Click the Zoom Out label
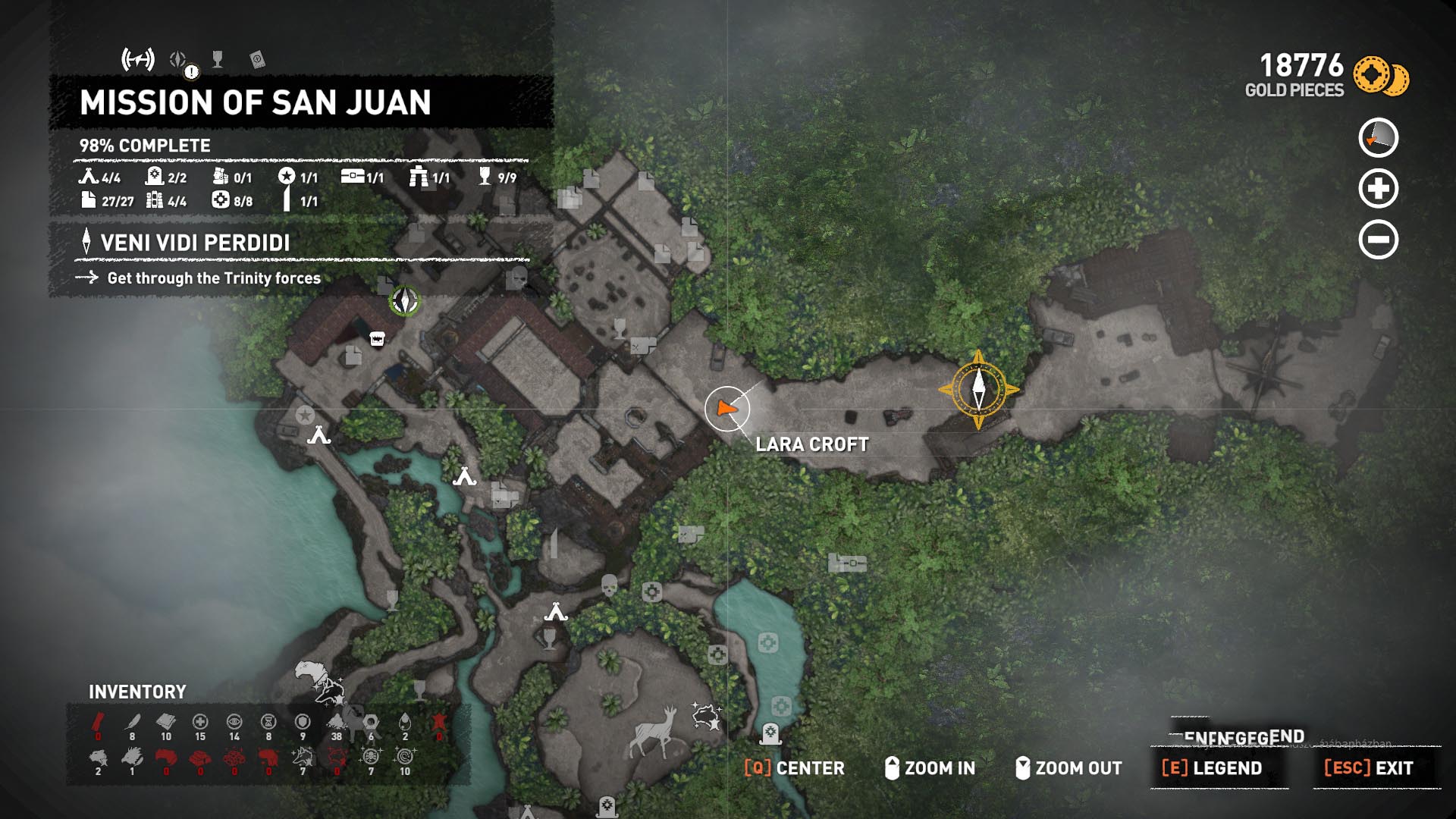Image resolution: width=1456 pixels, height=819 pixels. (1078, 768)
